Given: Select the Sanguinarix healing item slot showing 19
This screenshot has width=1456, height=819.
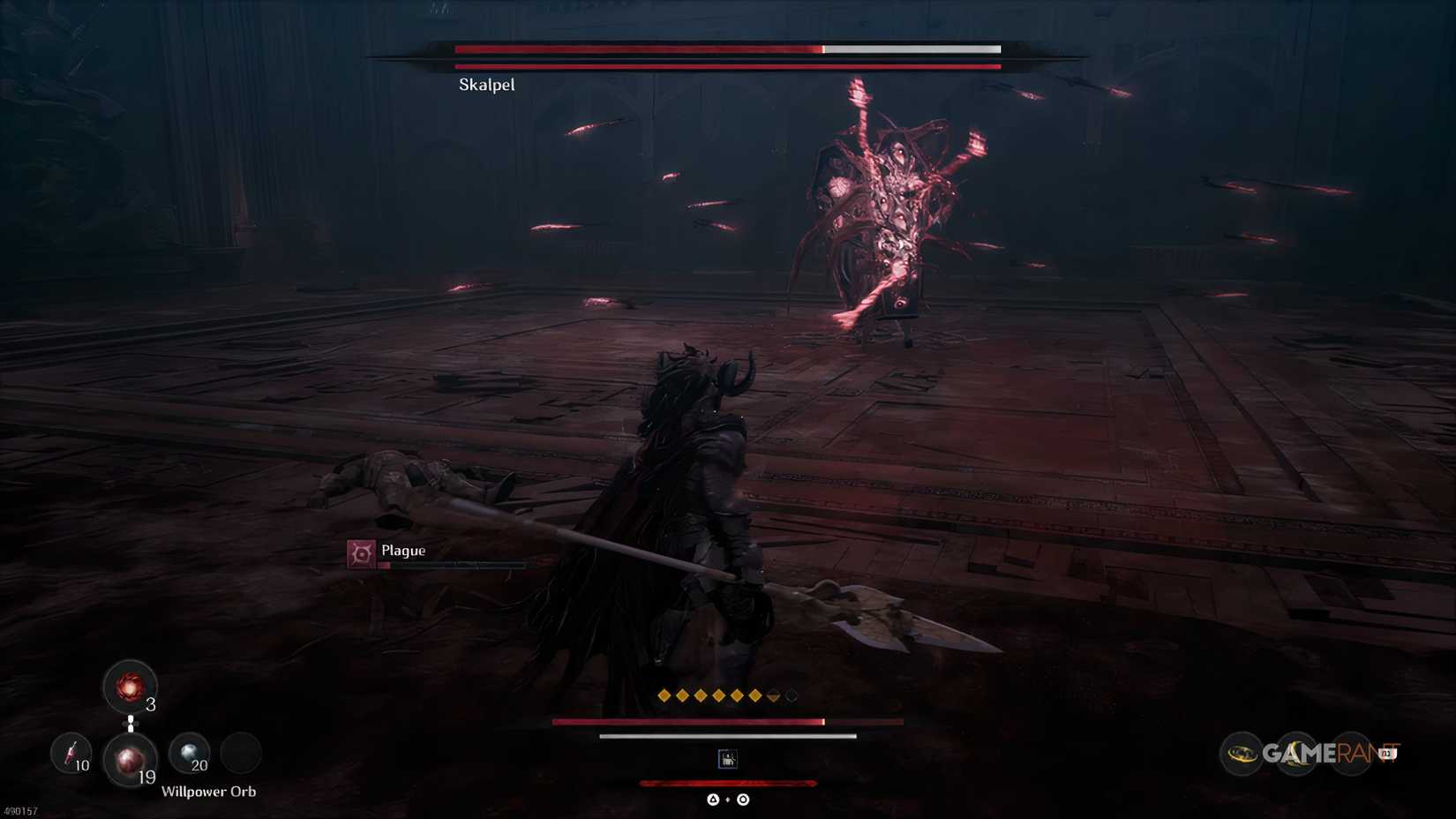Looking at the screenshot, I should (130, 760).
